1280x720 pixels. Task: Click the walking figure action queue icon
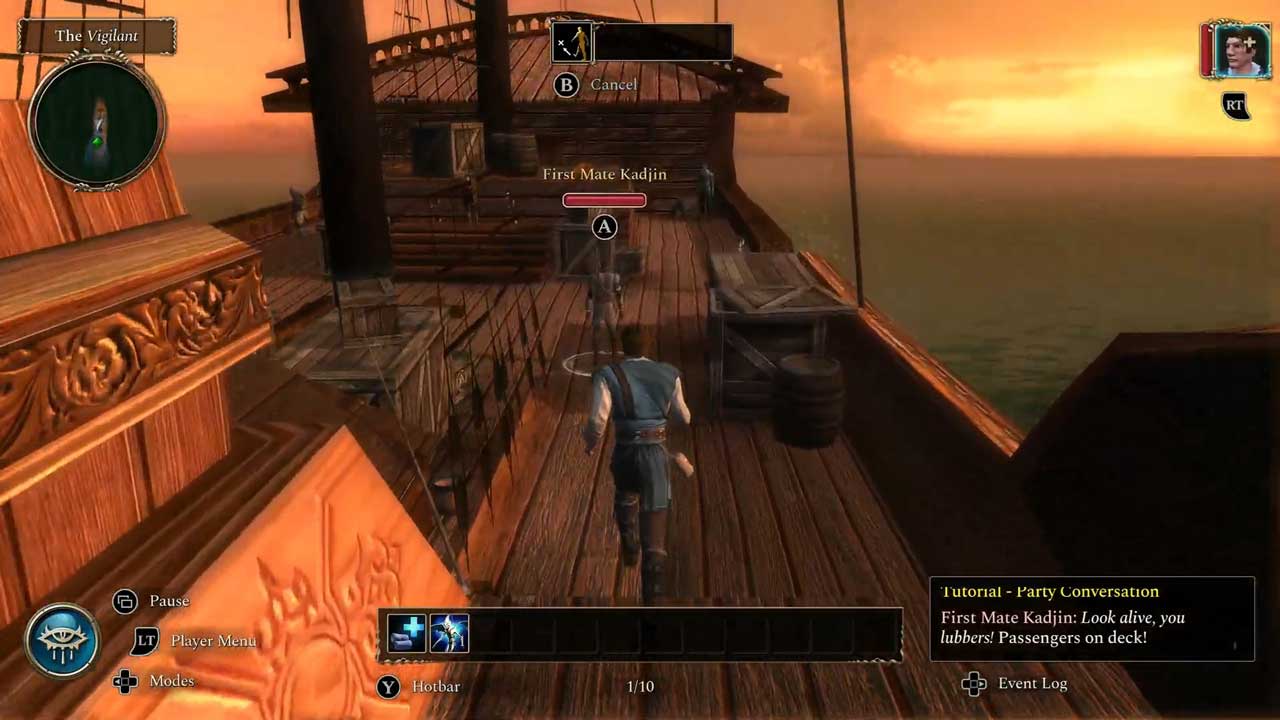click(573, 43)
